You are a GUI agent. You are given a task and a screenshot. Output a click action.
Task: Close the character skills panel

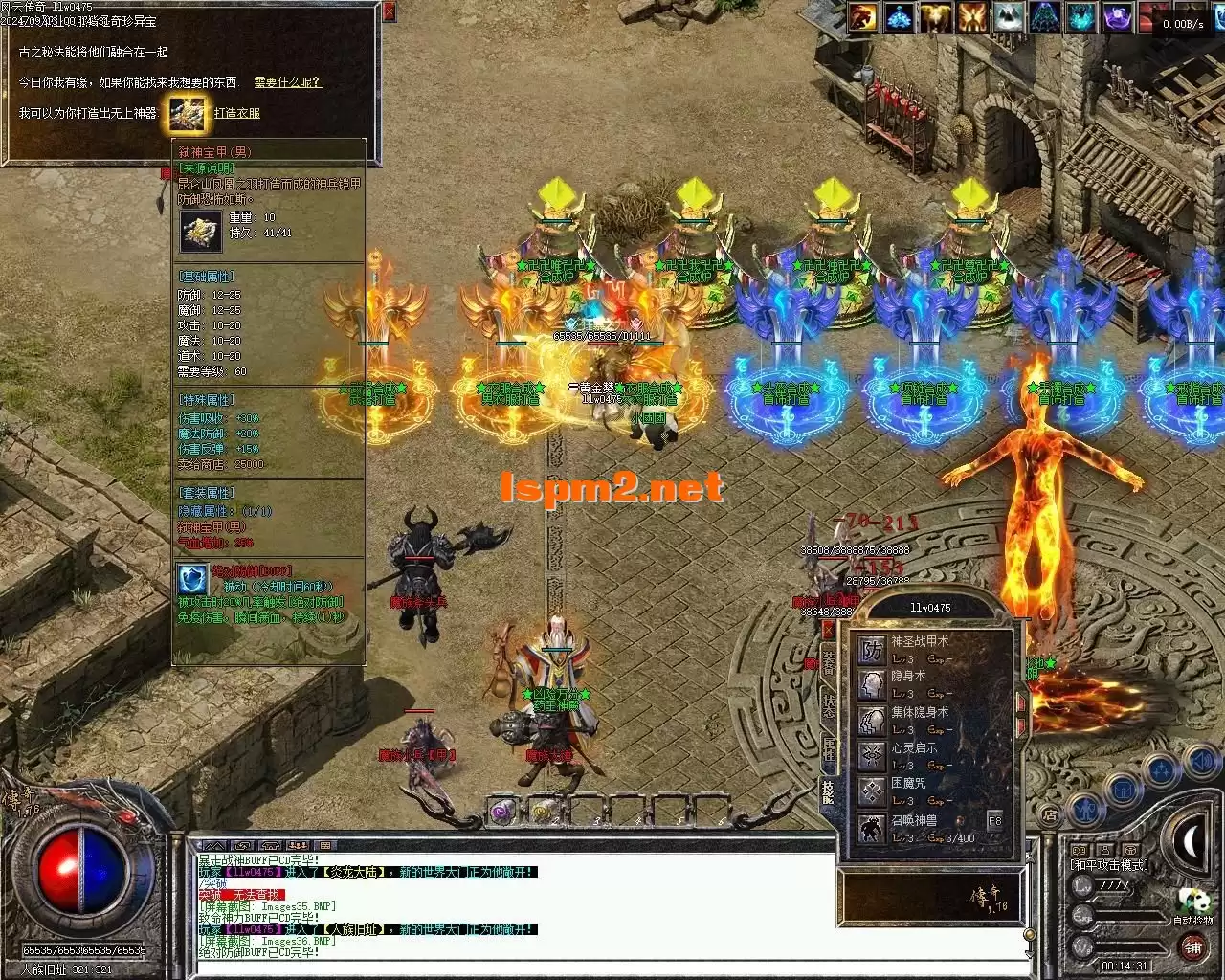point(829,629)
